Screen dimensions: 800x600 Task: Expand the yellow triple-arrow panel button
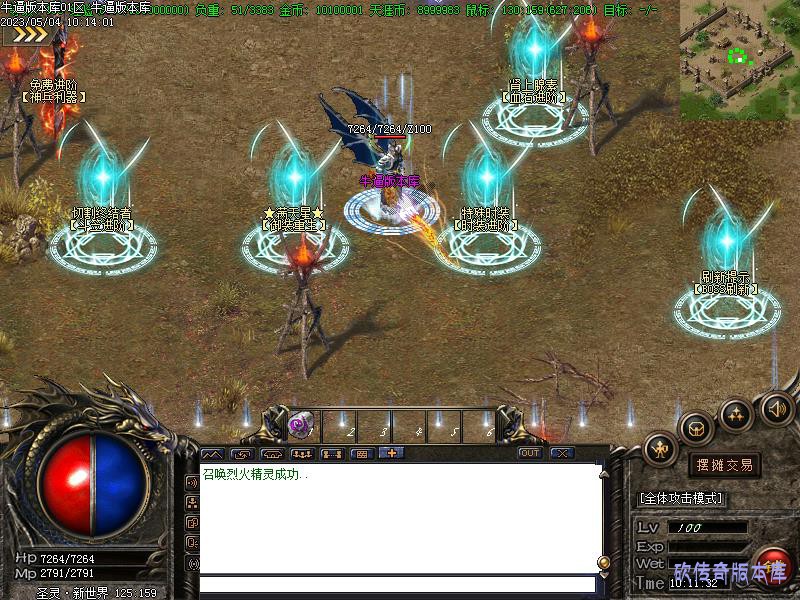coord(26,34)
